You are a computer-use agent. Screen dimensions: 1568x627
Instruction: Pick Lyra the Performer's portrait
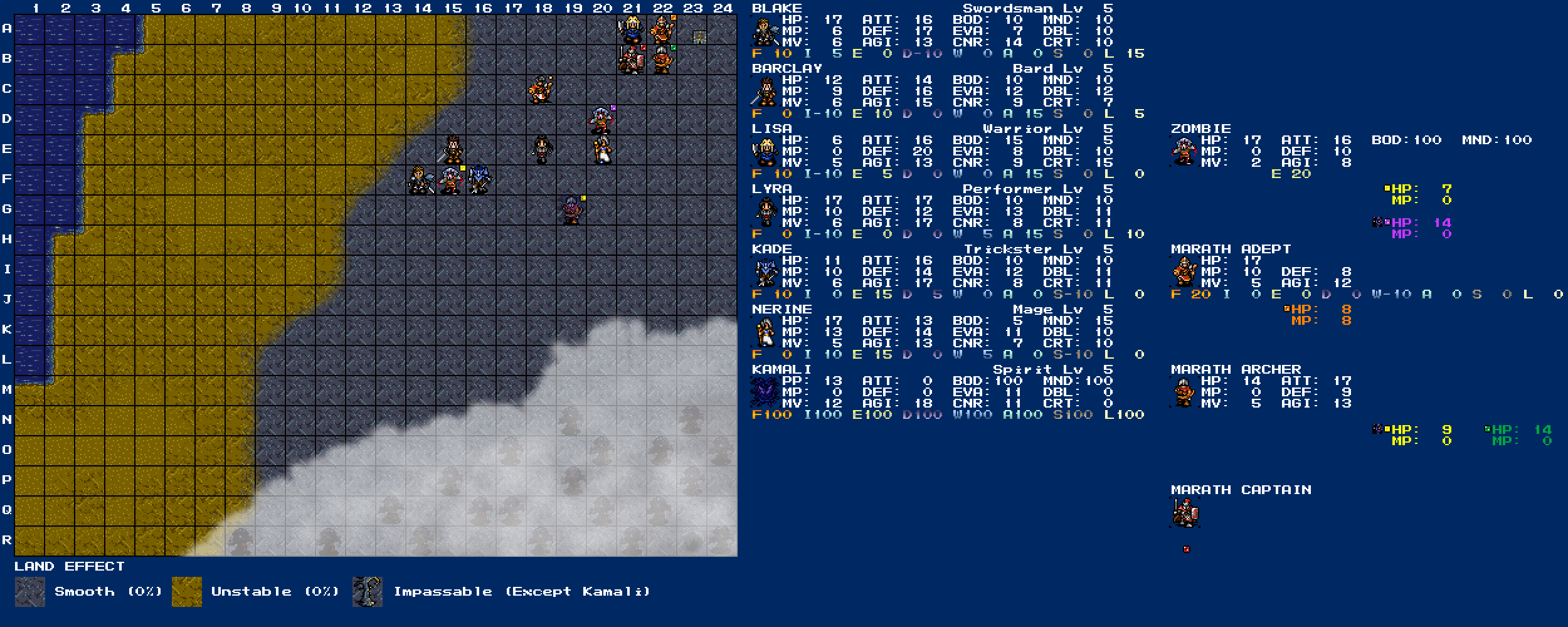click(765, 212)
